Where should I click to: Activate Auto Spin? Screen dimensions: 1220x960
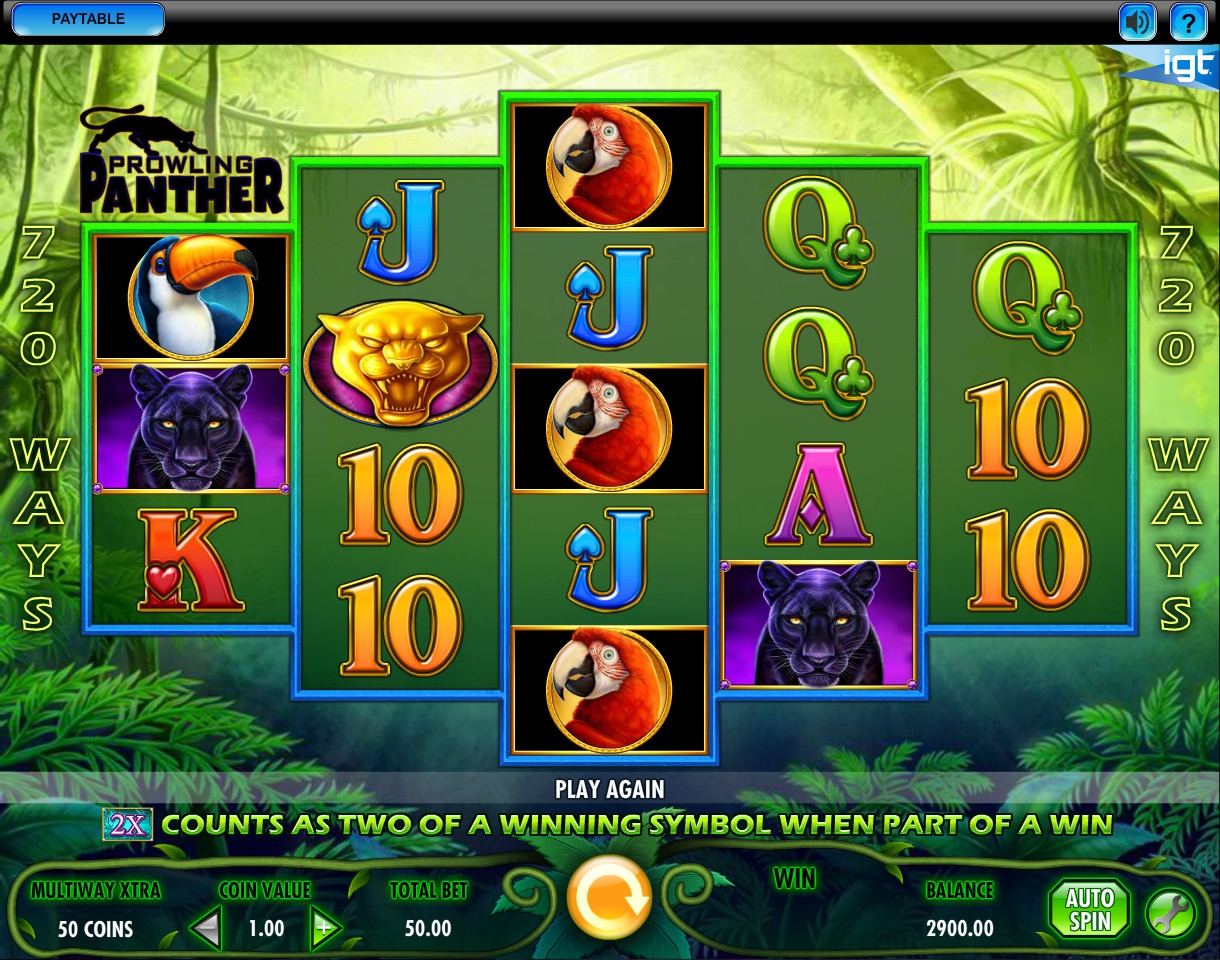[1088, 910]
